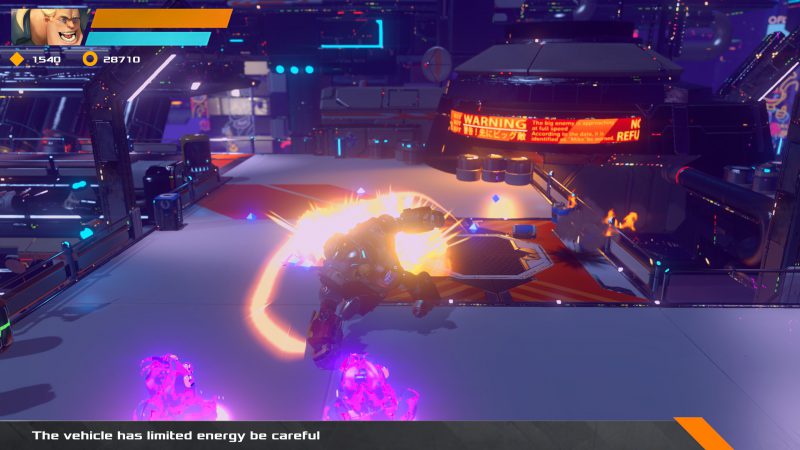Select the gold ring coin icon
The width and height of the screenshot is (800, 450).
coord(90,59)
